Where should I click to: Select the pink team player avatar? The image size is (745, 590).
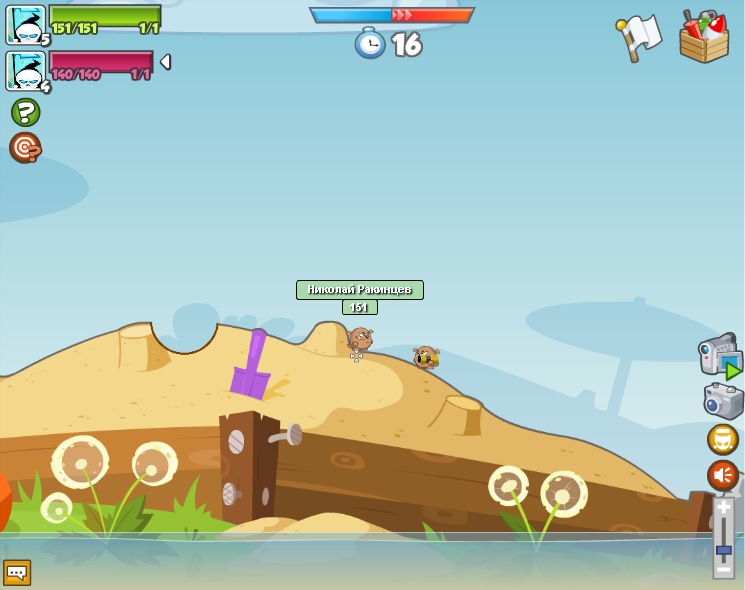(x=25, y=70)
